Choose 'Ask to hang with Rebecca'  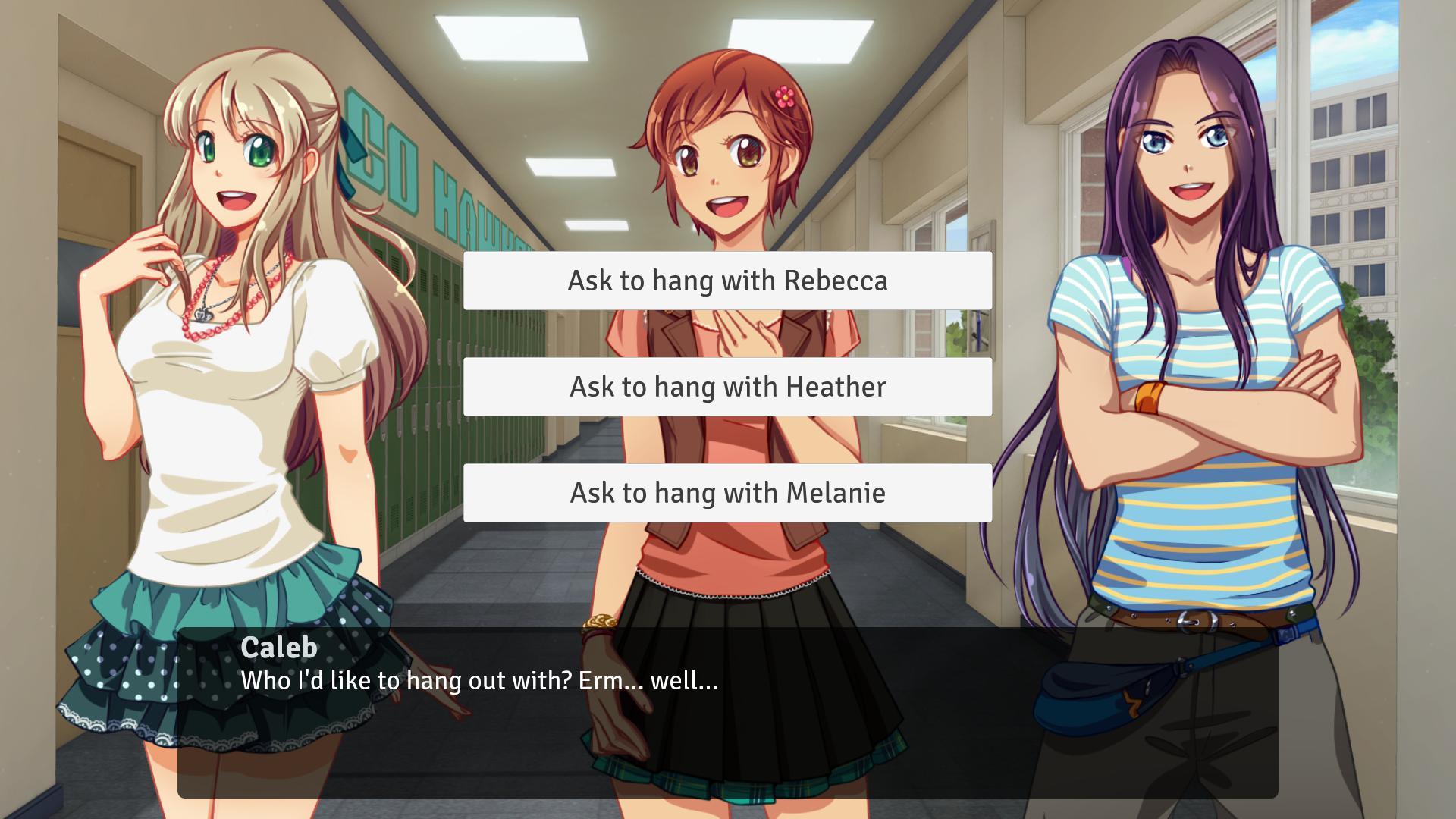coord(727,281)
